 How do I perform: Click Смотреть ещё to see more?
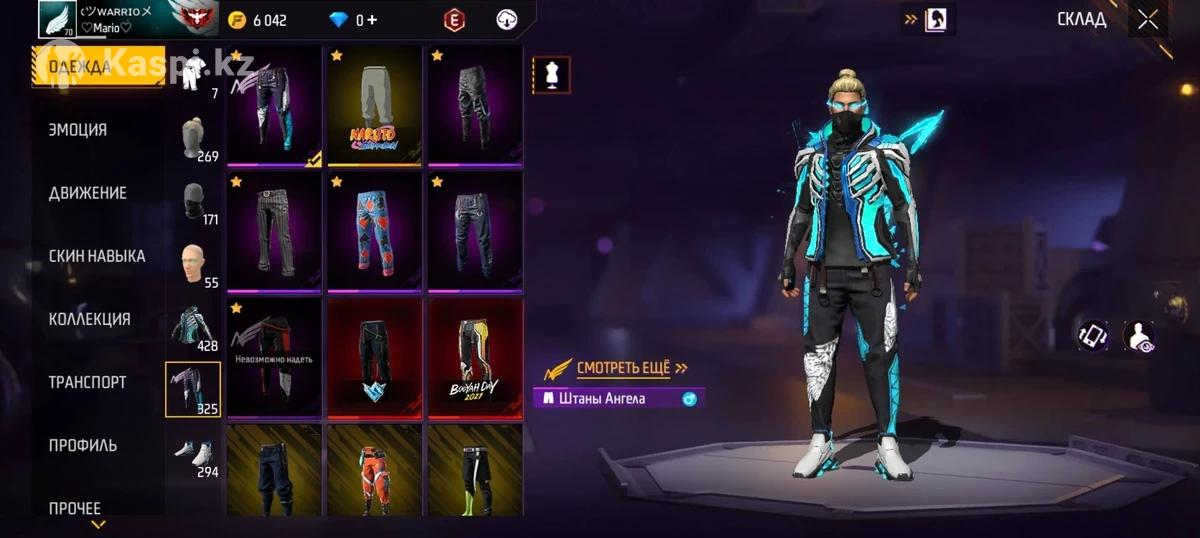coord(622,368)
